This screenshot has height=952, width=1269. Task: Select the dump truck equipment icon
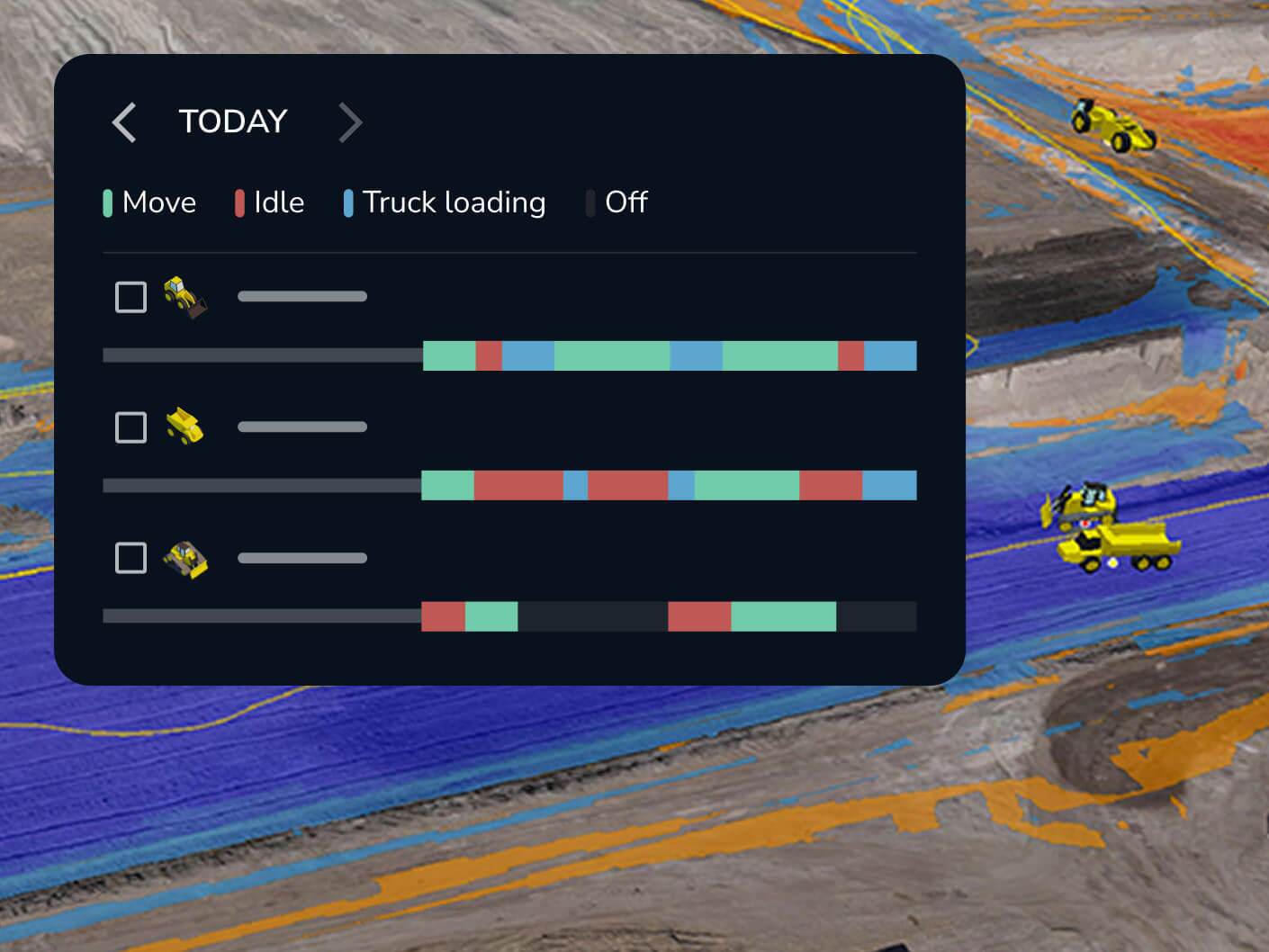pyautogui.click(x=183, y=427)
